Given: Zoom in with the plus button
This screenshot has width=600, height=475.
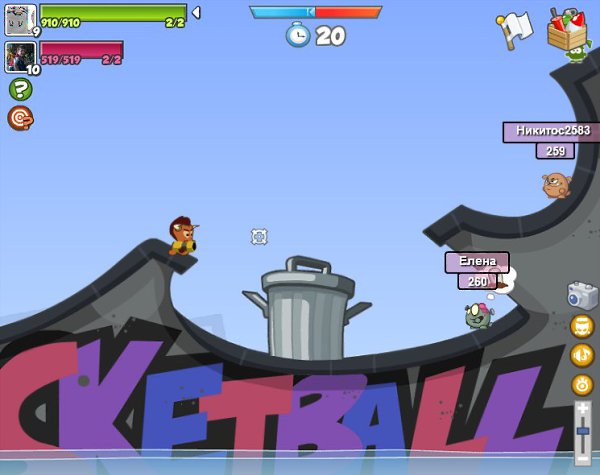Looking at the screenshot, I should coord(583,408).
